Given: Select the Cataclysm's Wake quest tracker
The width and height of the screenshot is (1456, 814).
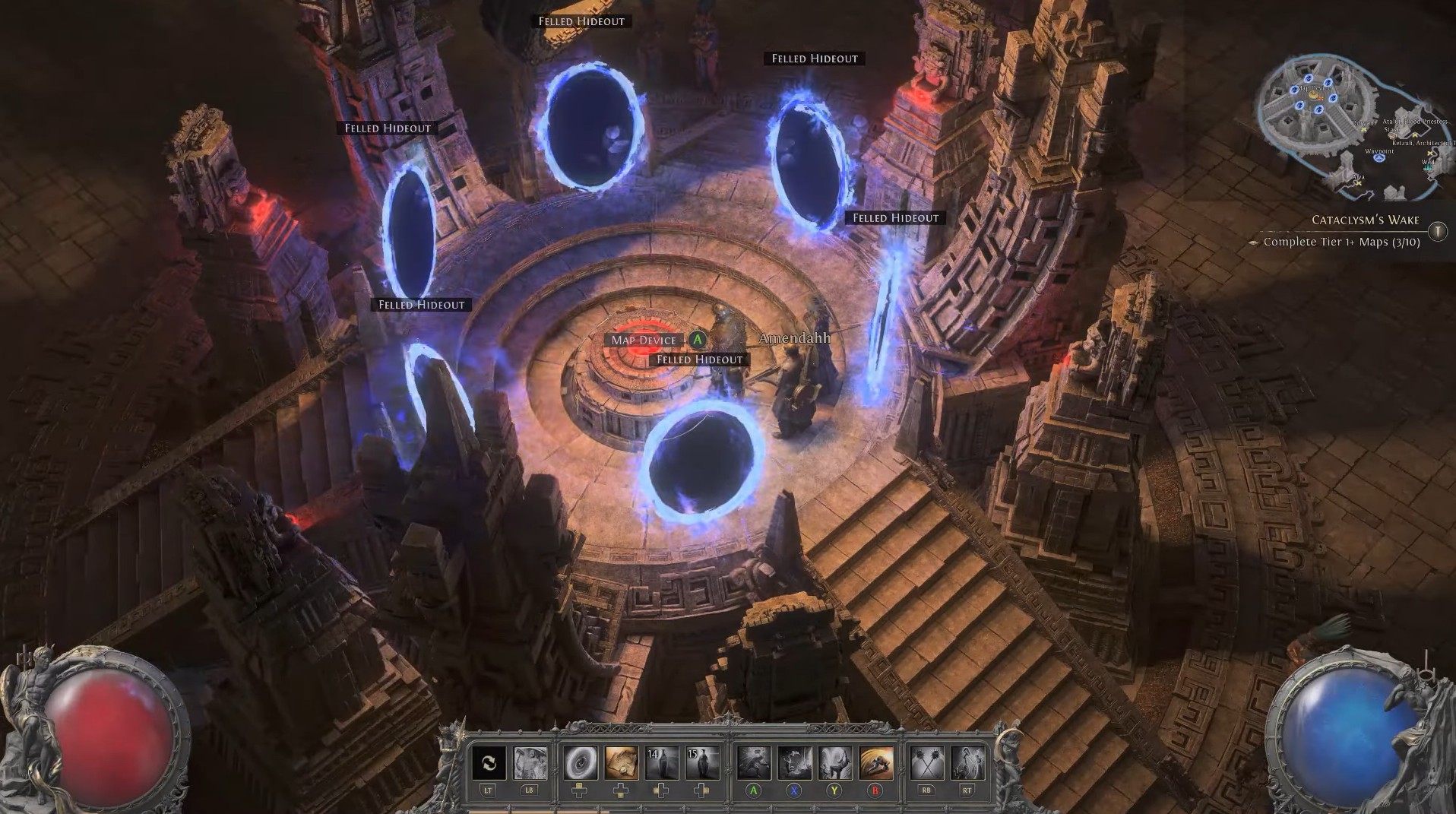Looking at the screenshot, I should (1365, 220).
